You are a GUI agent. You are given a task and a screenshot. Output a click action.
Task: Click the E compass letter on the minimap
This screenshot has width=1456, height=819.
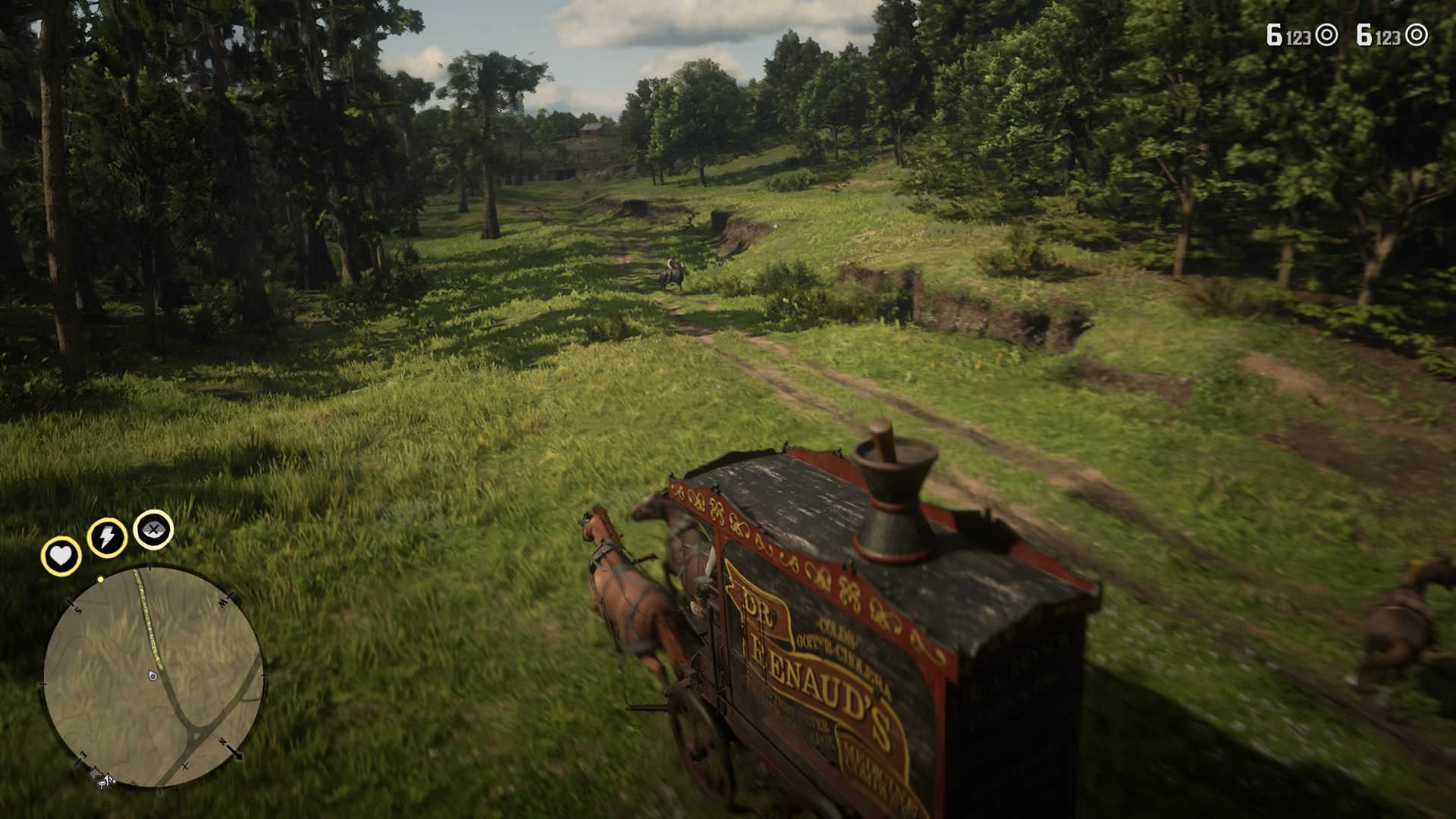click(81, 753)
